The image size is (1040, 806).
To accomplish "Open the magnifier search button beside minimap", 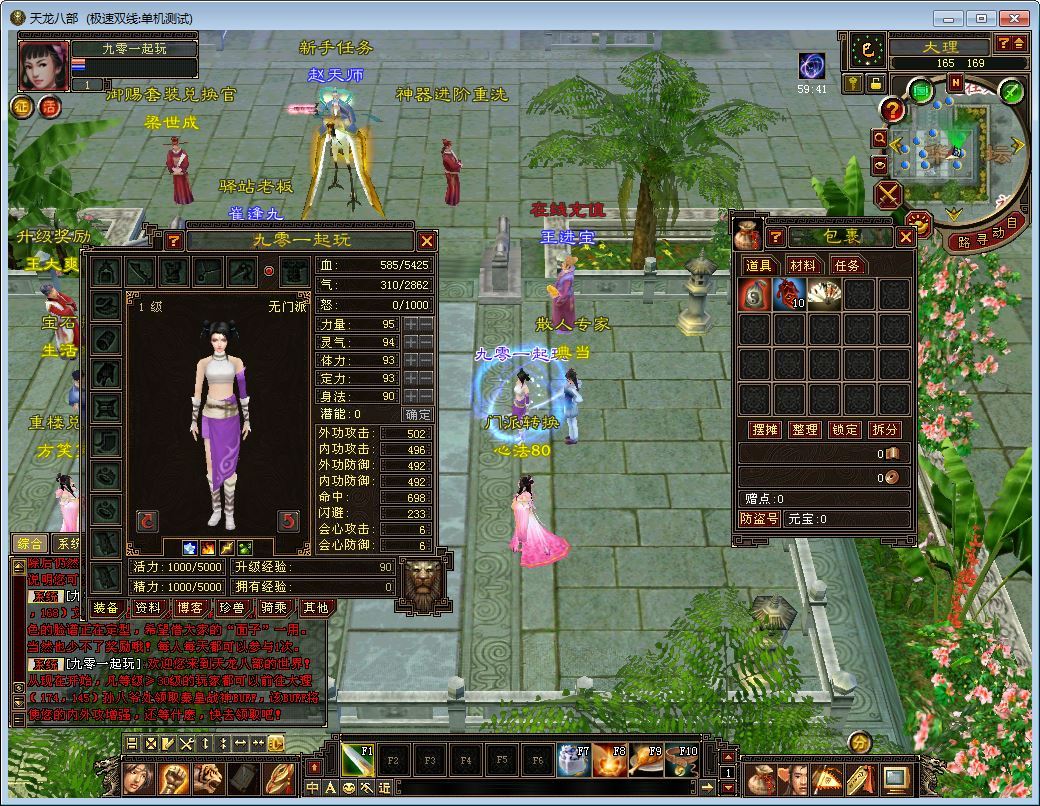I will 880,138.
